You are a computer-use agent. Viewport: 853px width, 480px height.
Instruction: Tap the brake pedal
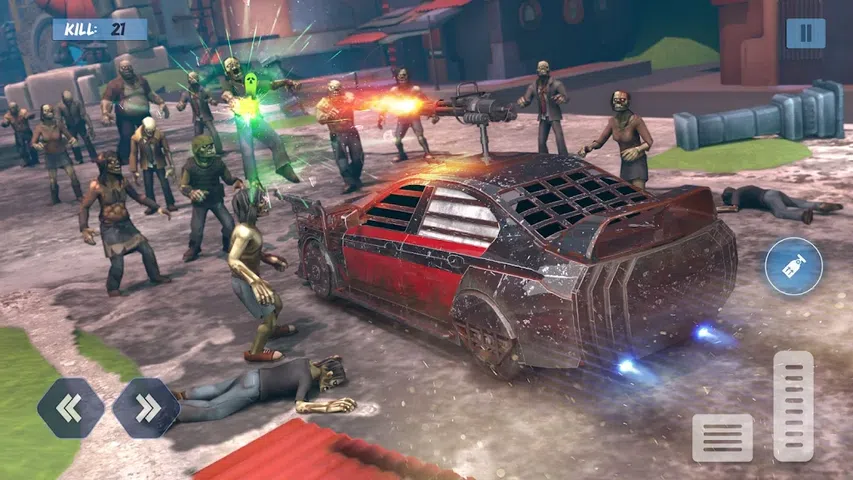pyautogui.click(x=722, y=437)
